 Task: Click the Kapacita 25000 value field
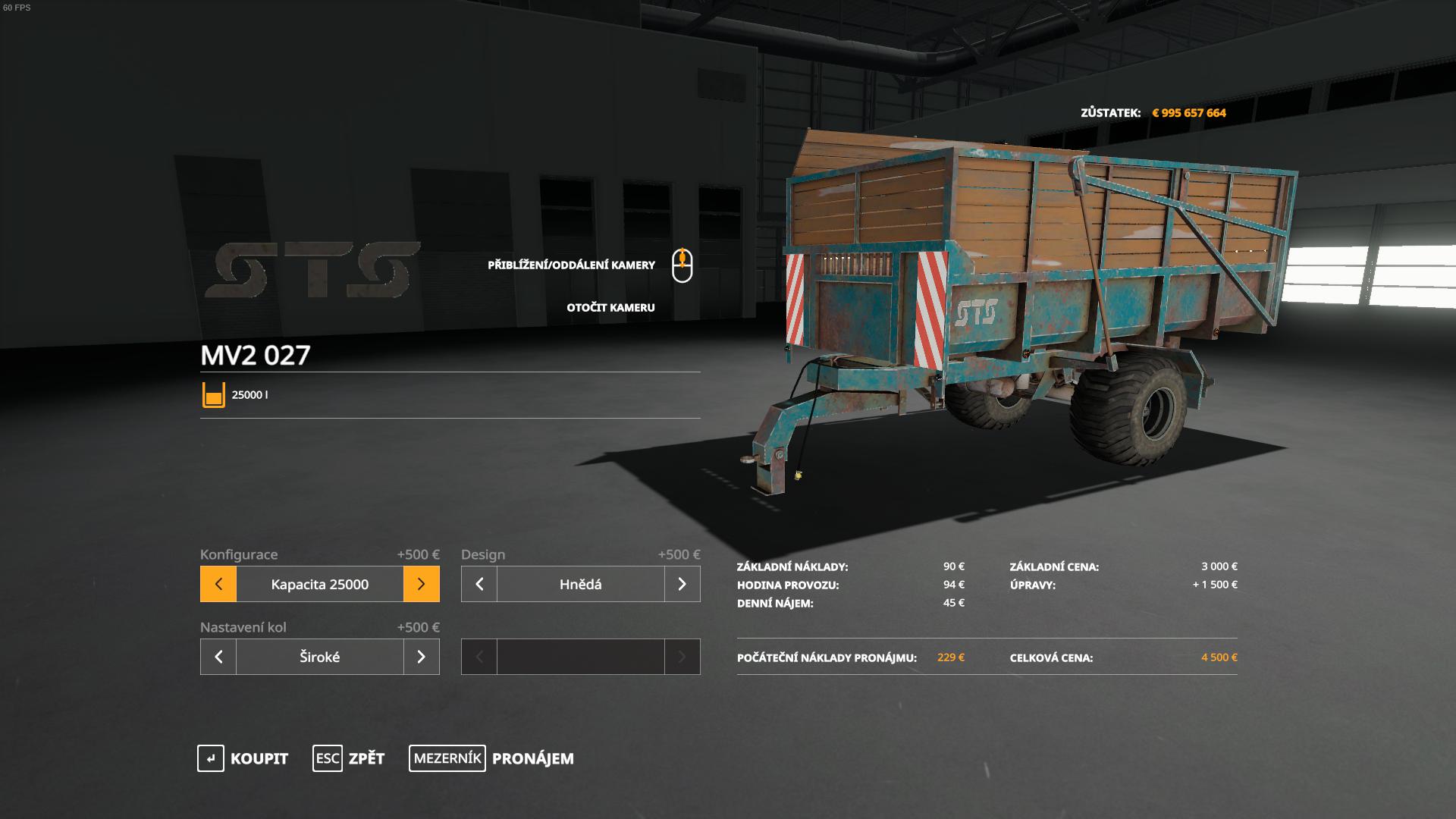pyautogui.click(x=319, y=584)
